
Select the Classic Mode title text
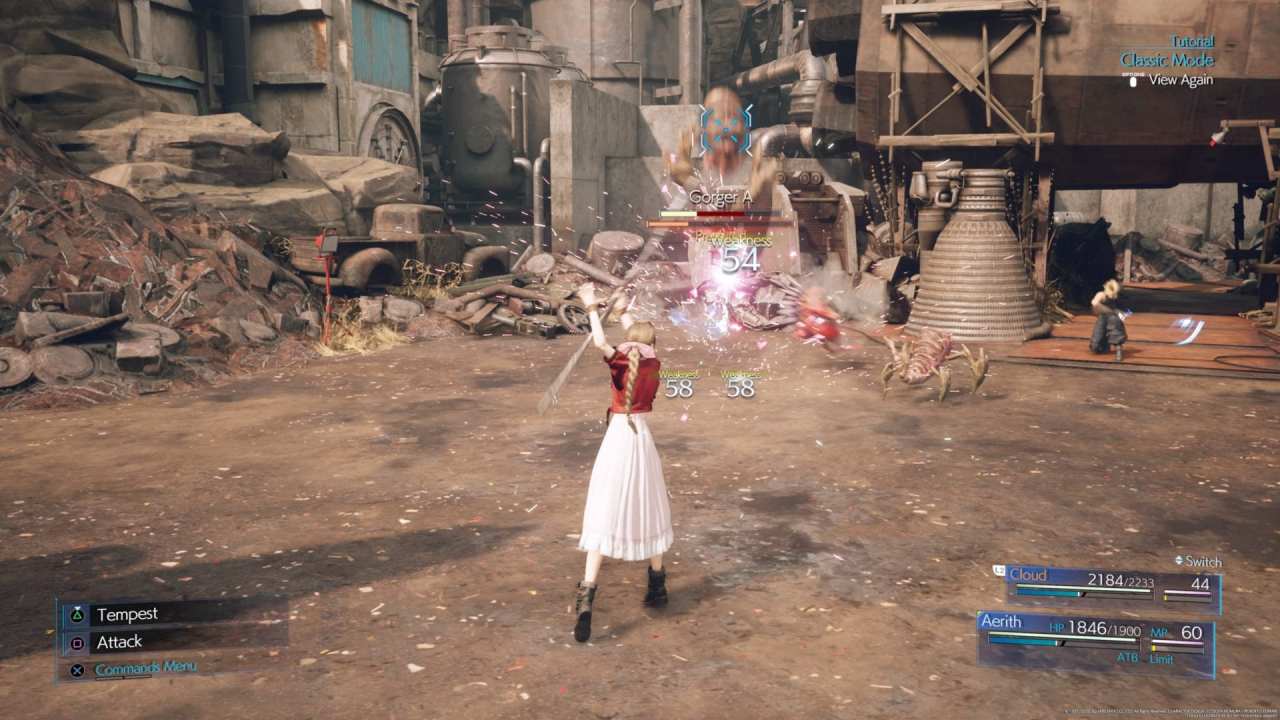(1166, 60)
